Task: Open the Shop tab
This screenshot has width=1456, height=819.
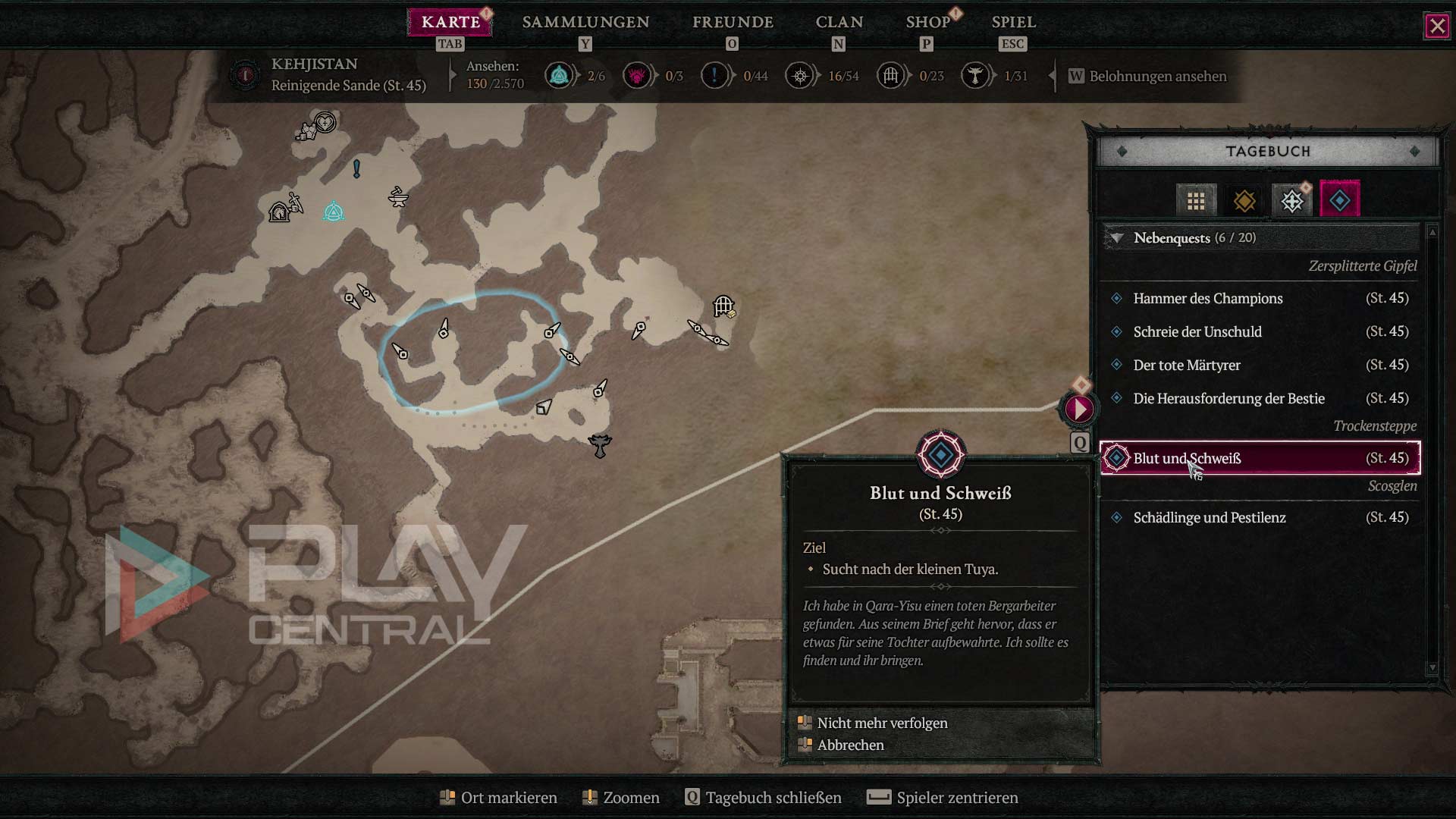Action: 927,22
